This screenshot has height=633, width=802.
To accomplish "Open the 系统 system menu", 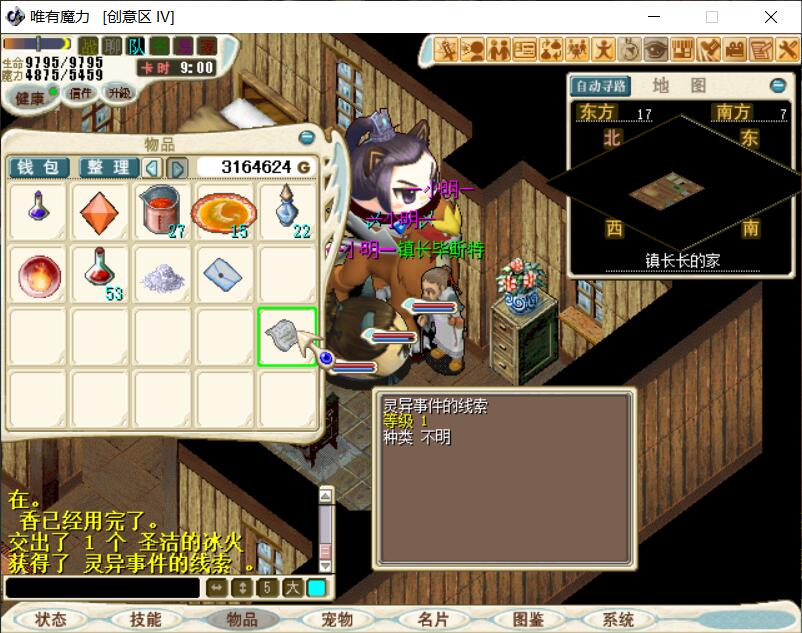I will point(619,620).
